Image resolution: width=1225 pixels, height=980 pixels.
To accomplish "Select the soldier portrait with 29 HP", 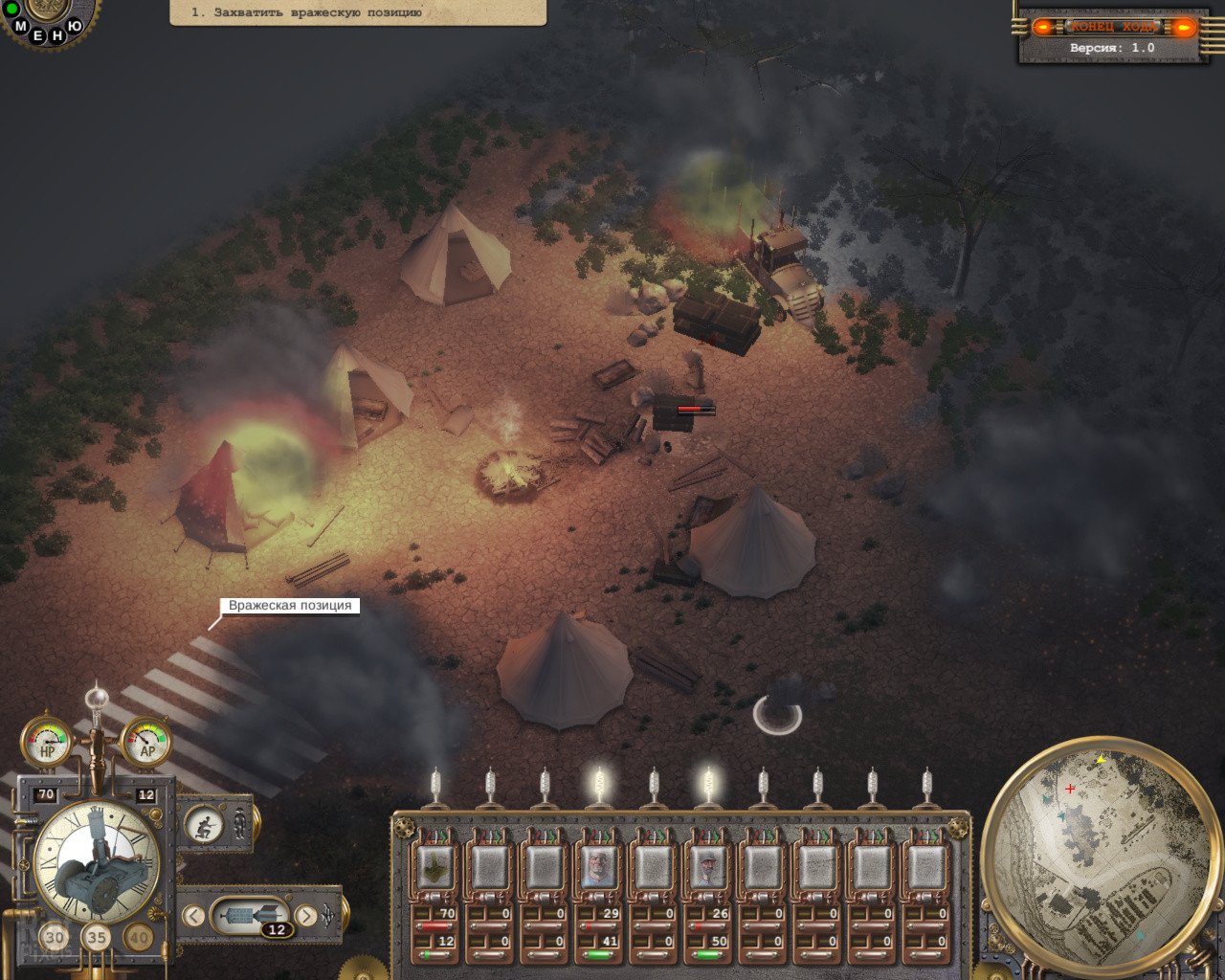I will click(x=598, y=867).
